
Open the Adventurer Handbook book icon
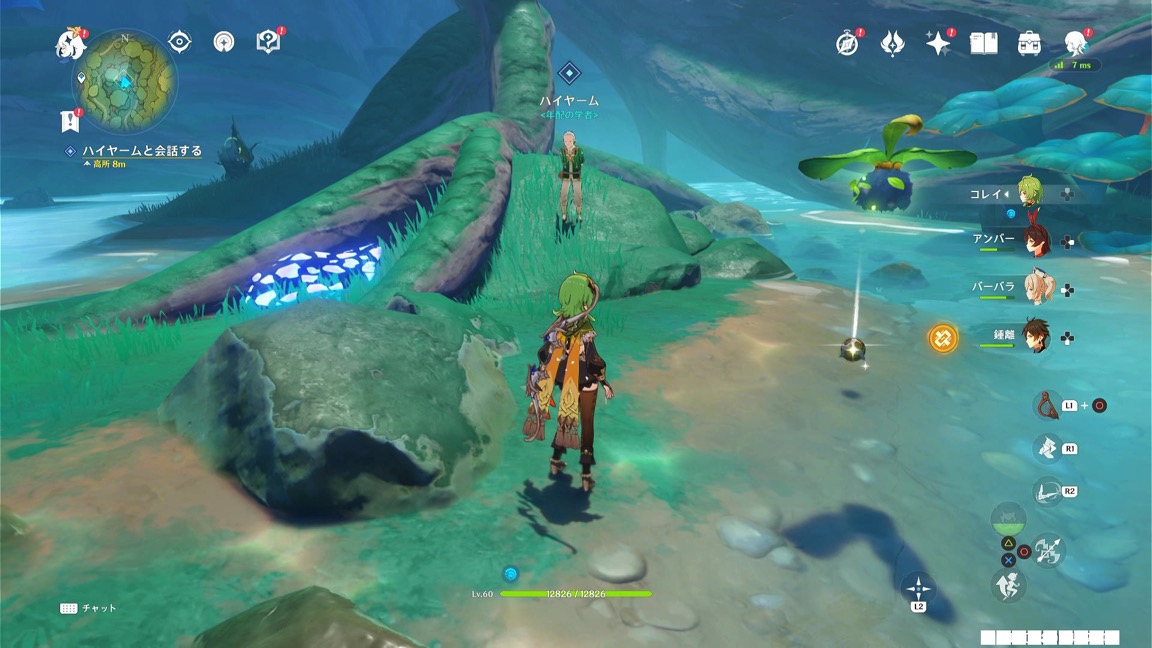tap(984, 43)
